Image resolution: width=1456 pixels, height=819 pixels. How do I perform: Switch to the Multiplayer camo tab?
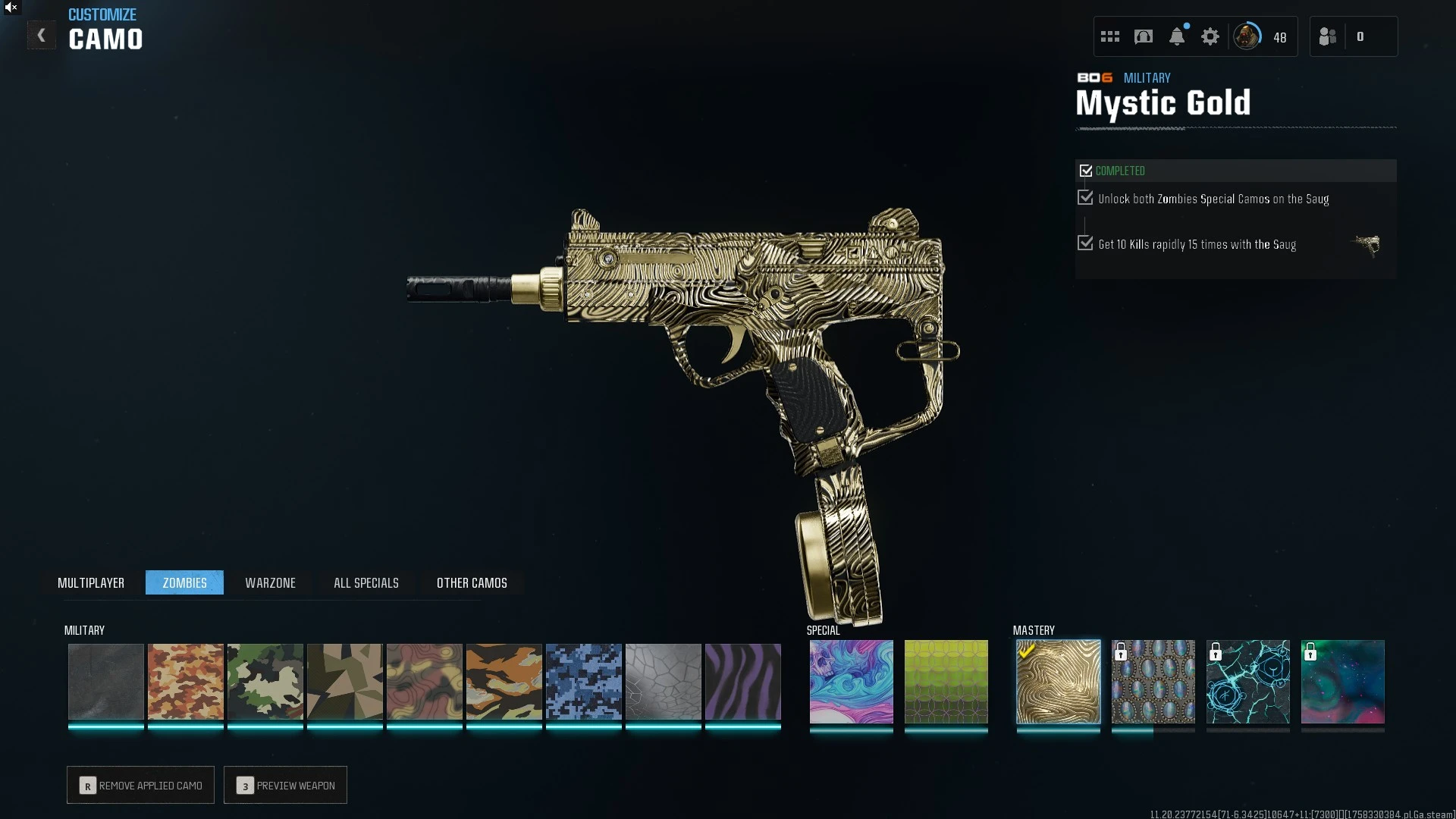[91, 582]
